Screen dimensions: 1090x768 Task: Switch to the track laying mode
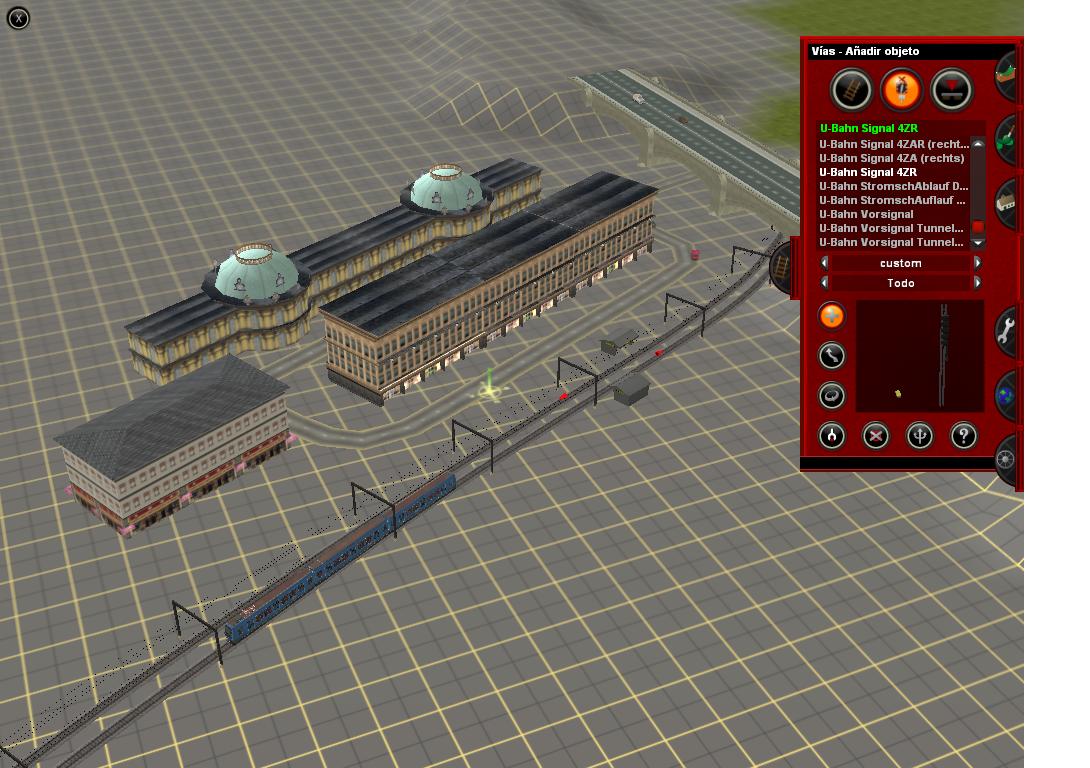click(851, 90)
